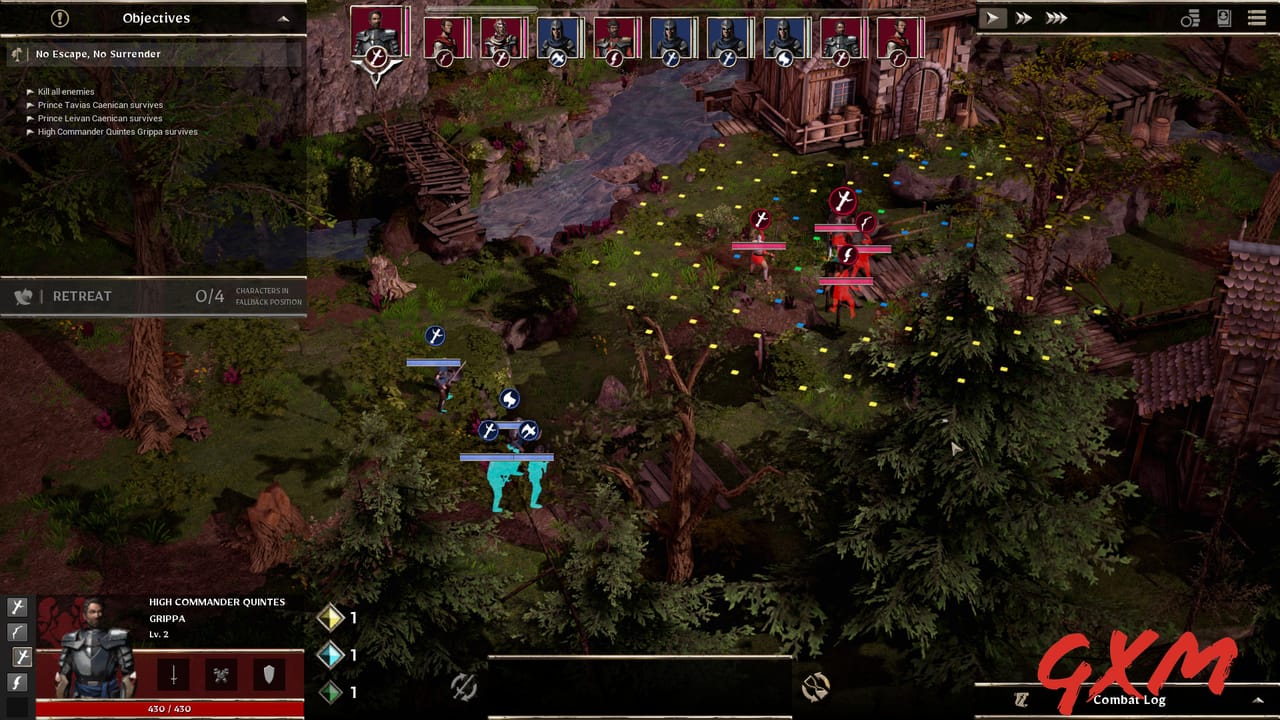The image size is (1280, 720).
Task: Select the Kill all enemies objective entry
Action: (64, 91)
